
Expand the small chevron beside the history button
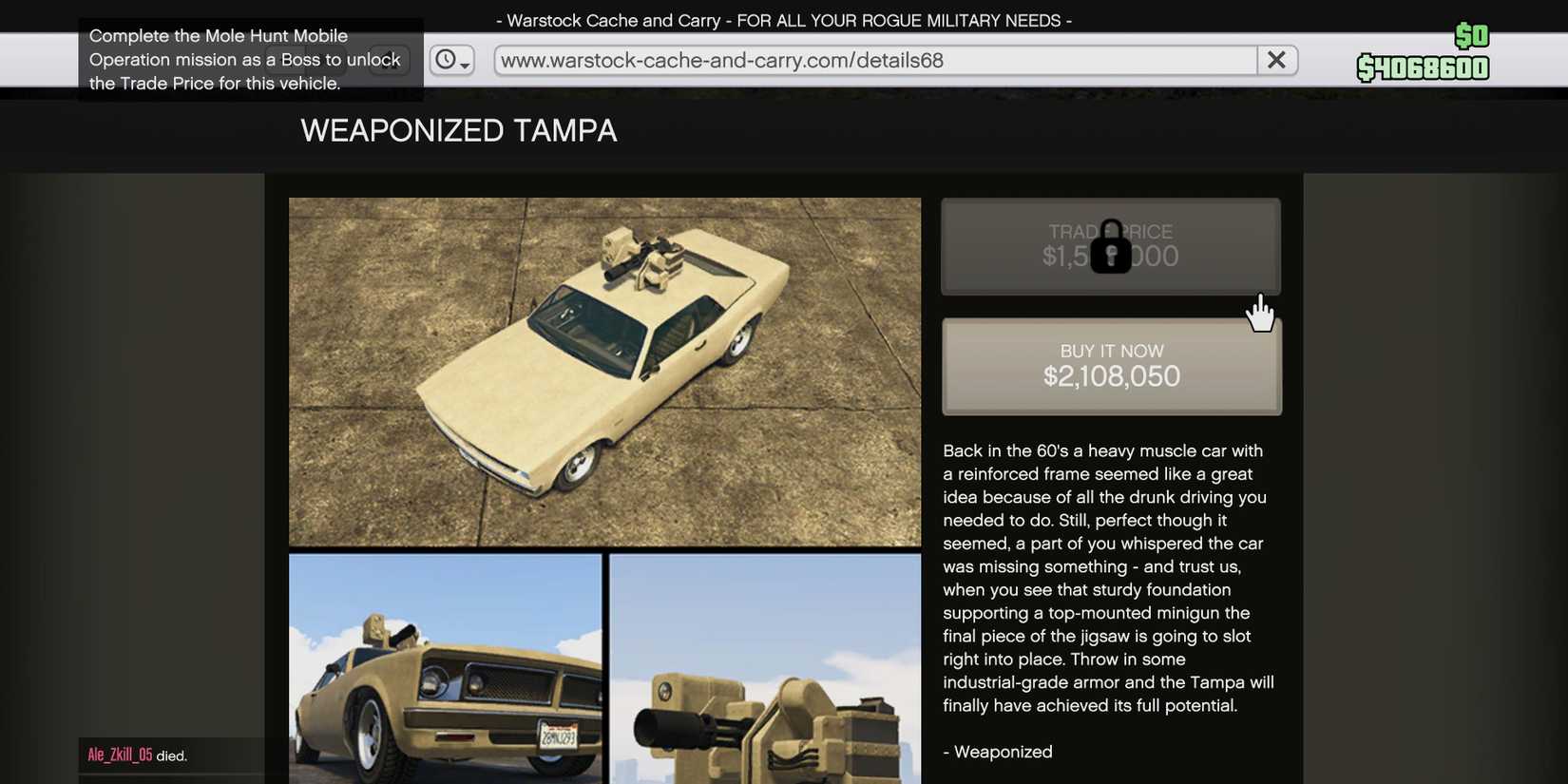tap(464, 67)
